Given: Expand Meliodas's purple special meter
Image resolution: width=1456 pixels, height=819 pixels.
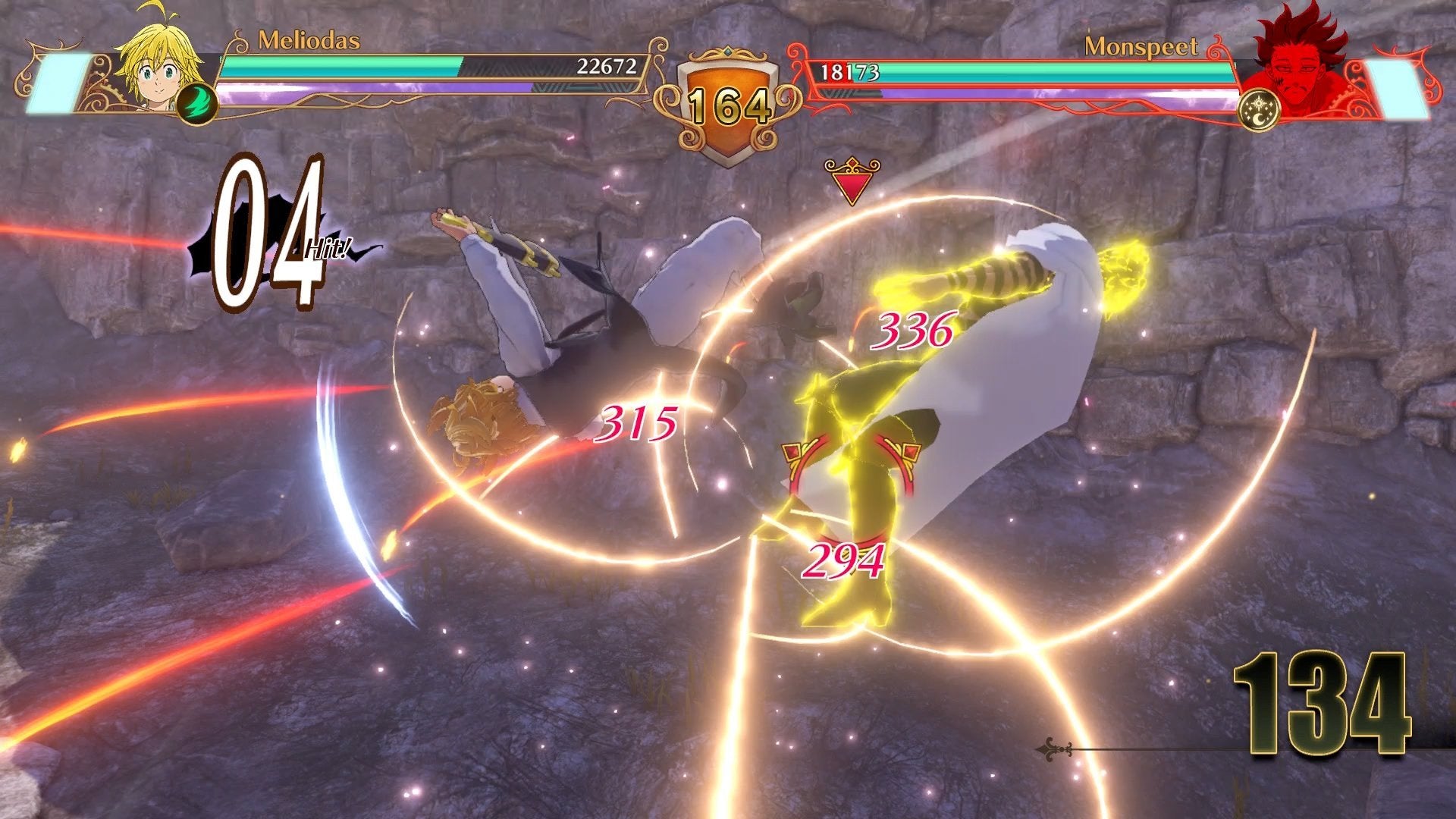Looking at the screenshot, I should [x=364, y=90].
